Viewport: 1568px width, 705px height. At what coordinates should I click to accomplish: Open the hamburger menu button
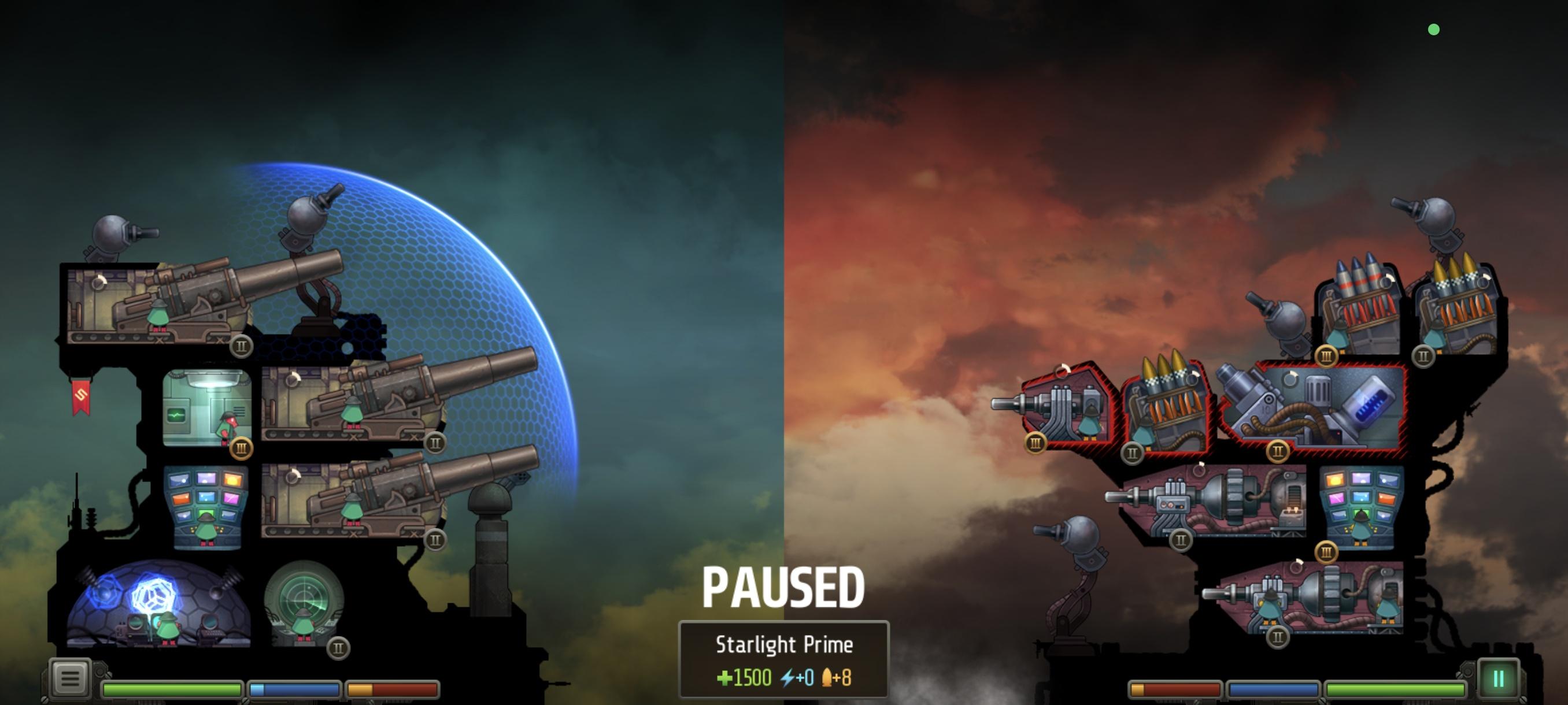(69, 677)
